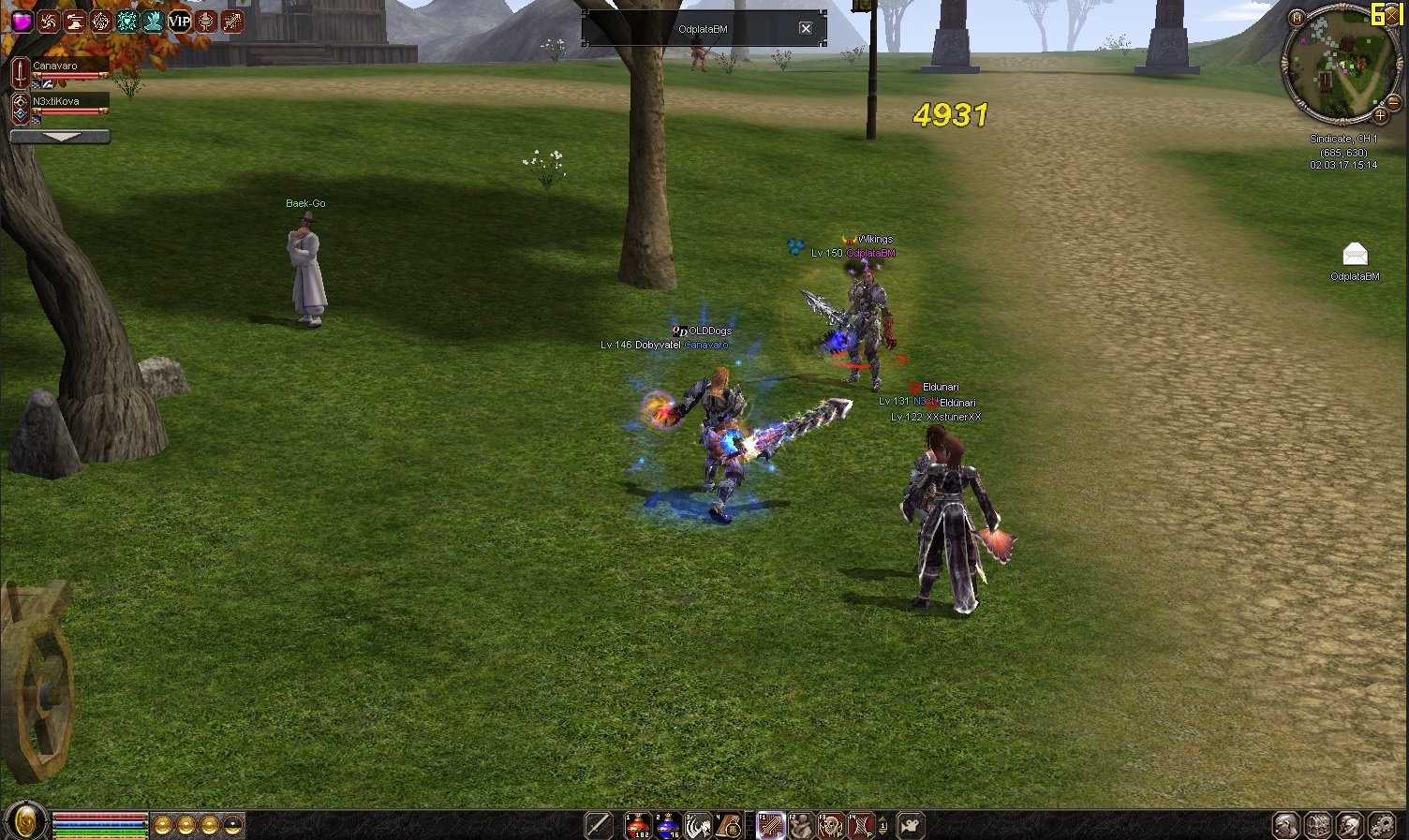Zoom out the minimap with minus button

pyautogui.click(x=1393, y=101)
